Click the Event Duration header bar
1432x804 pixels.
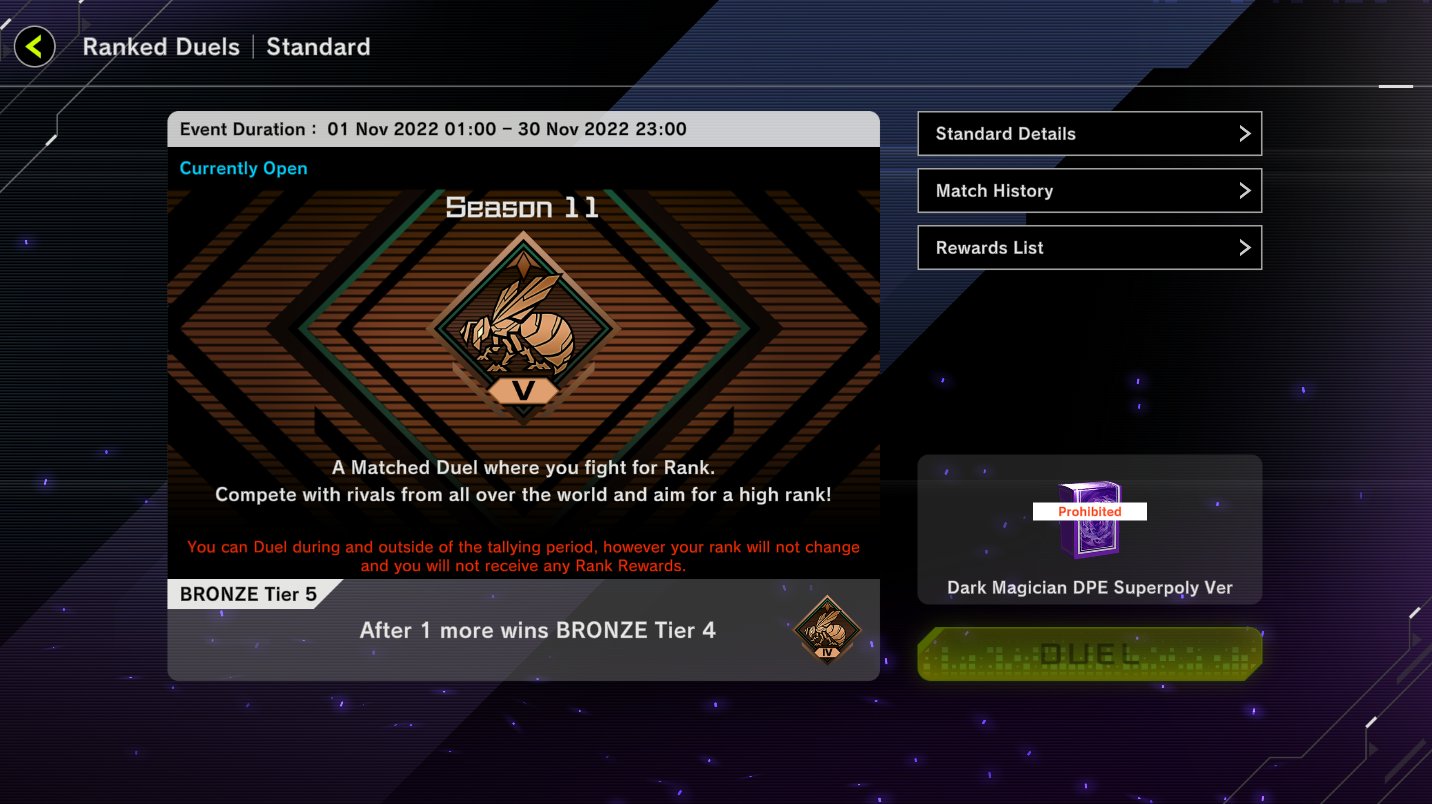pyautogui.click(x=522, y=129)
